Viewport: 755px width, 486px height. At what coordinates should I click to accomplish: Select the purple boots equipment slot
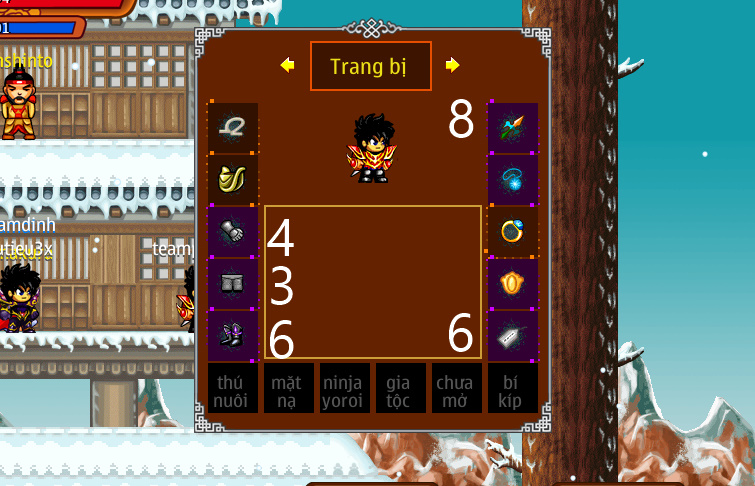point(233,336)
